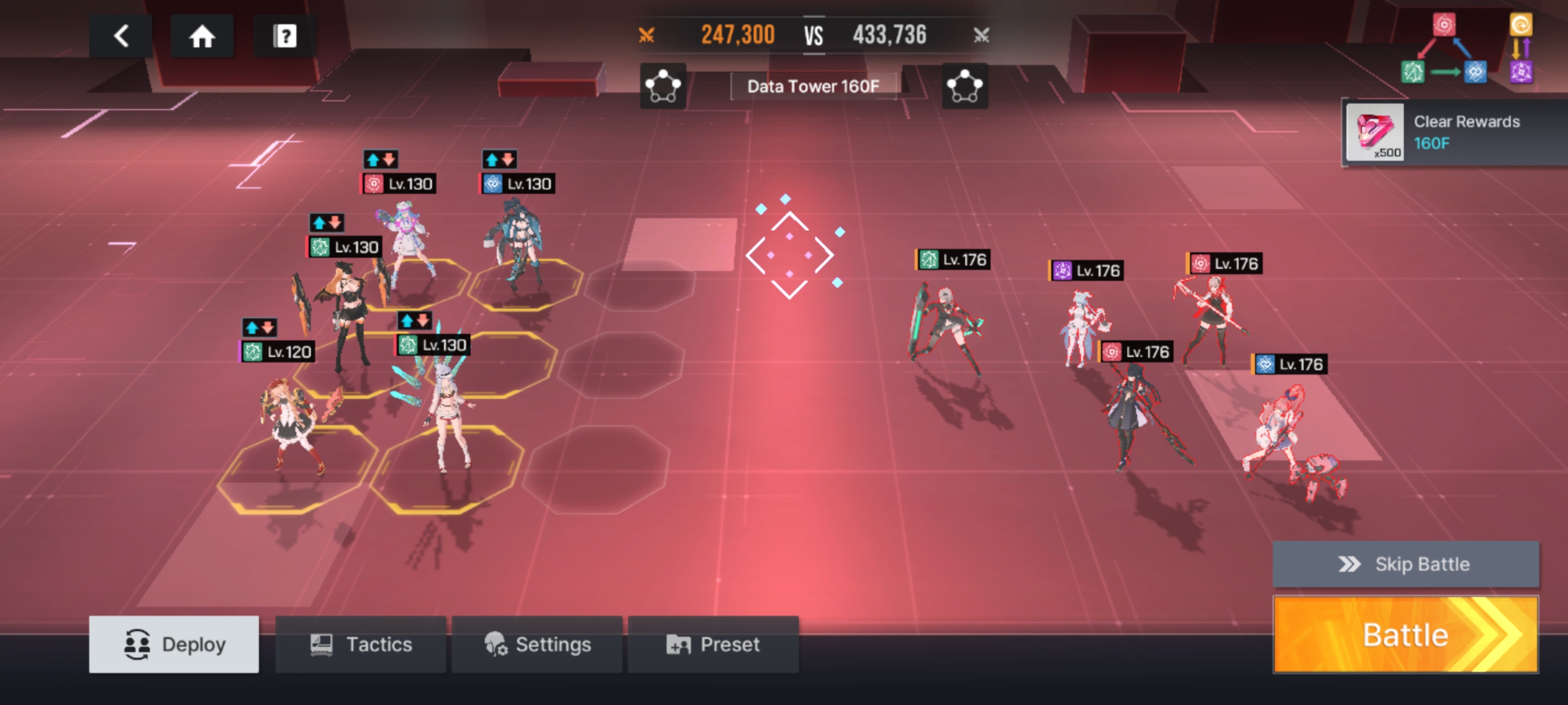Image resolution: width=1568 pixels, height=705 pixels.
Task: Switch to the Deploy tab
Action: 174,644
